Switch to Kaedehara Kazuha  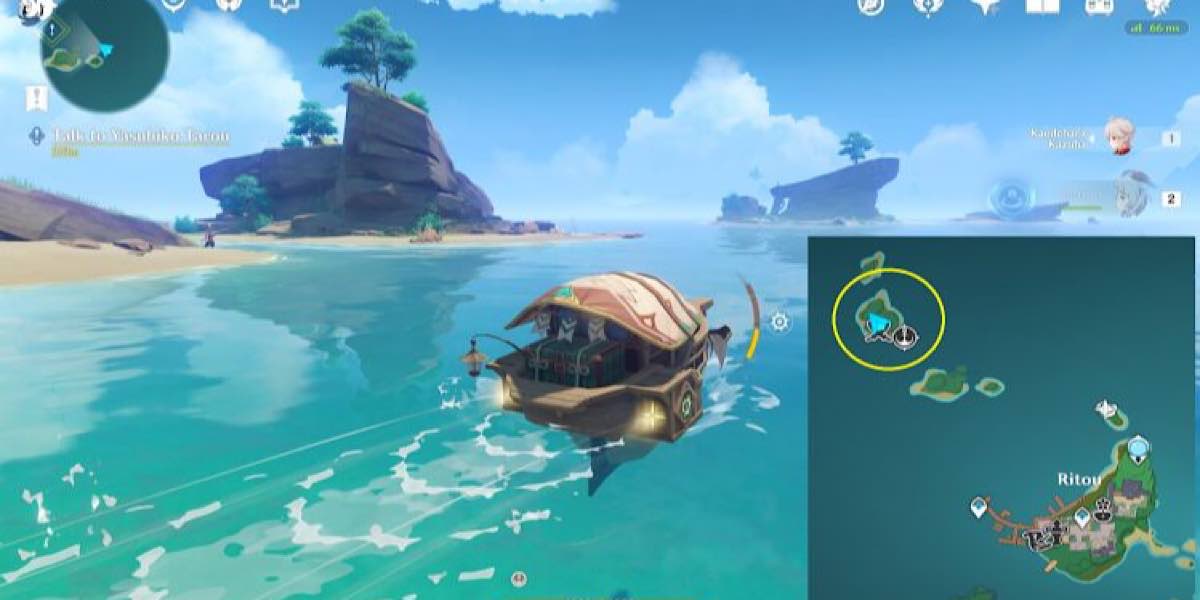[x=1116, y=138]
